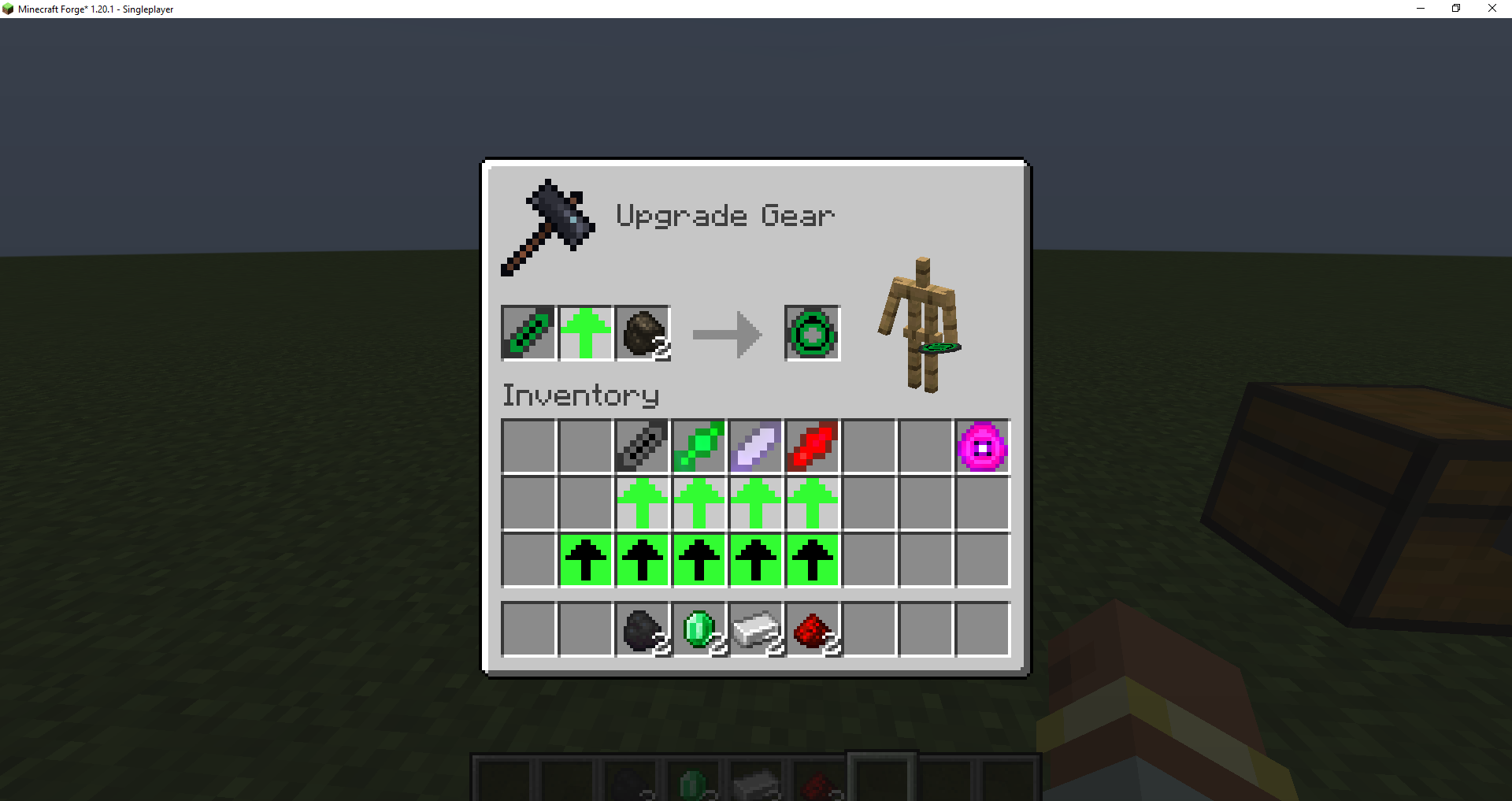Select the light purple amethyst blade item
The width and height of the screenshot is (1512, 801).
754,447
